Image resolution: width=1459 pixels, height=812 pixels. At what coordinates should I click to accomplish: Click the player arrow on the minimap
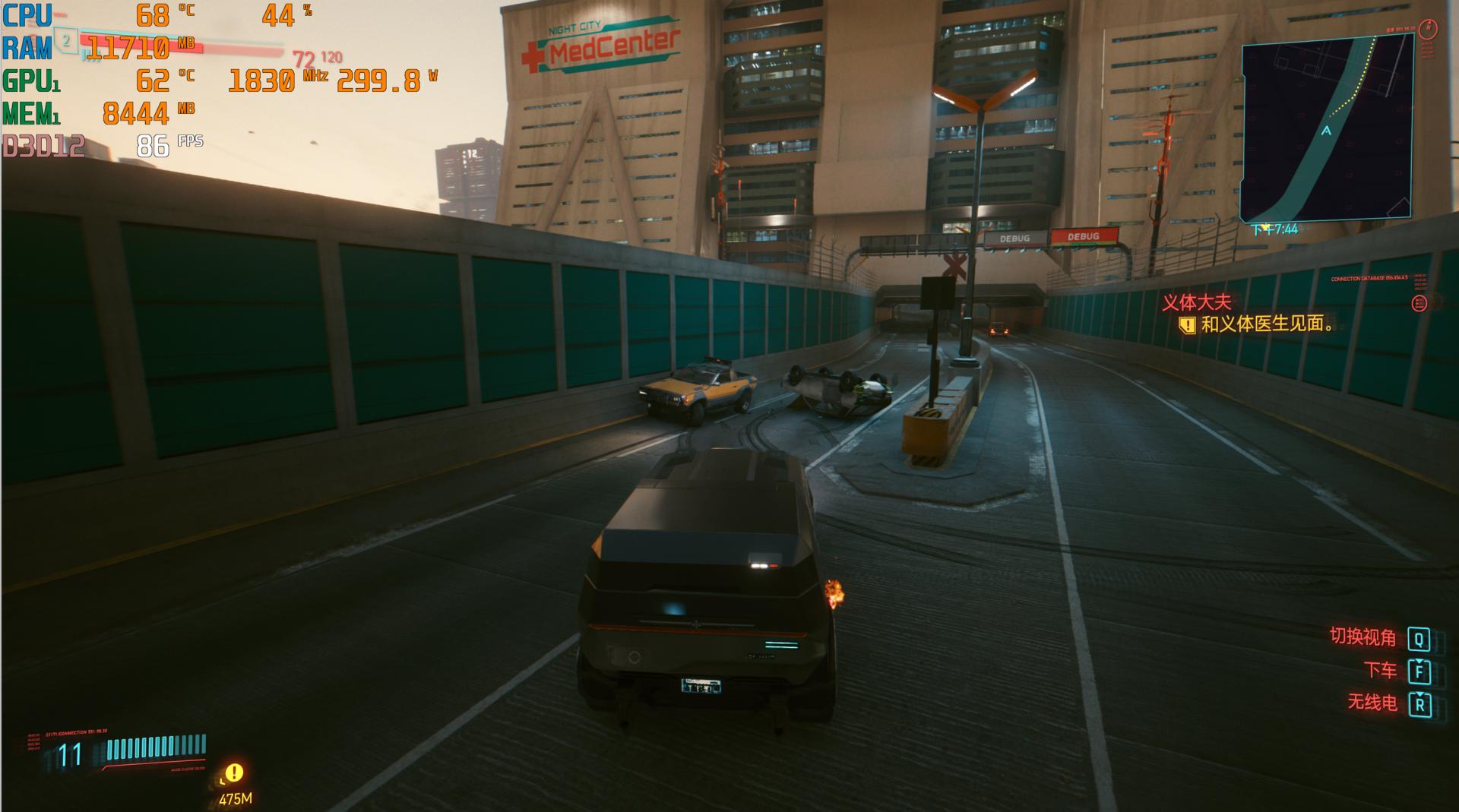click(1326, 131)
